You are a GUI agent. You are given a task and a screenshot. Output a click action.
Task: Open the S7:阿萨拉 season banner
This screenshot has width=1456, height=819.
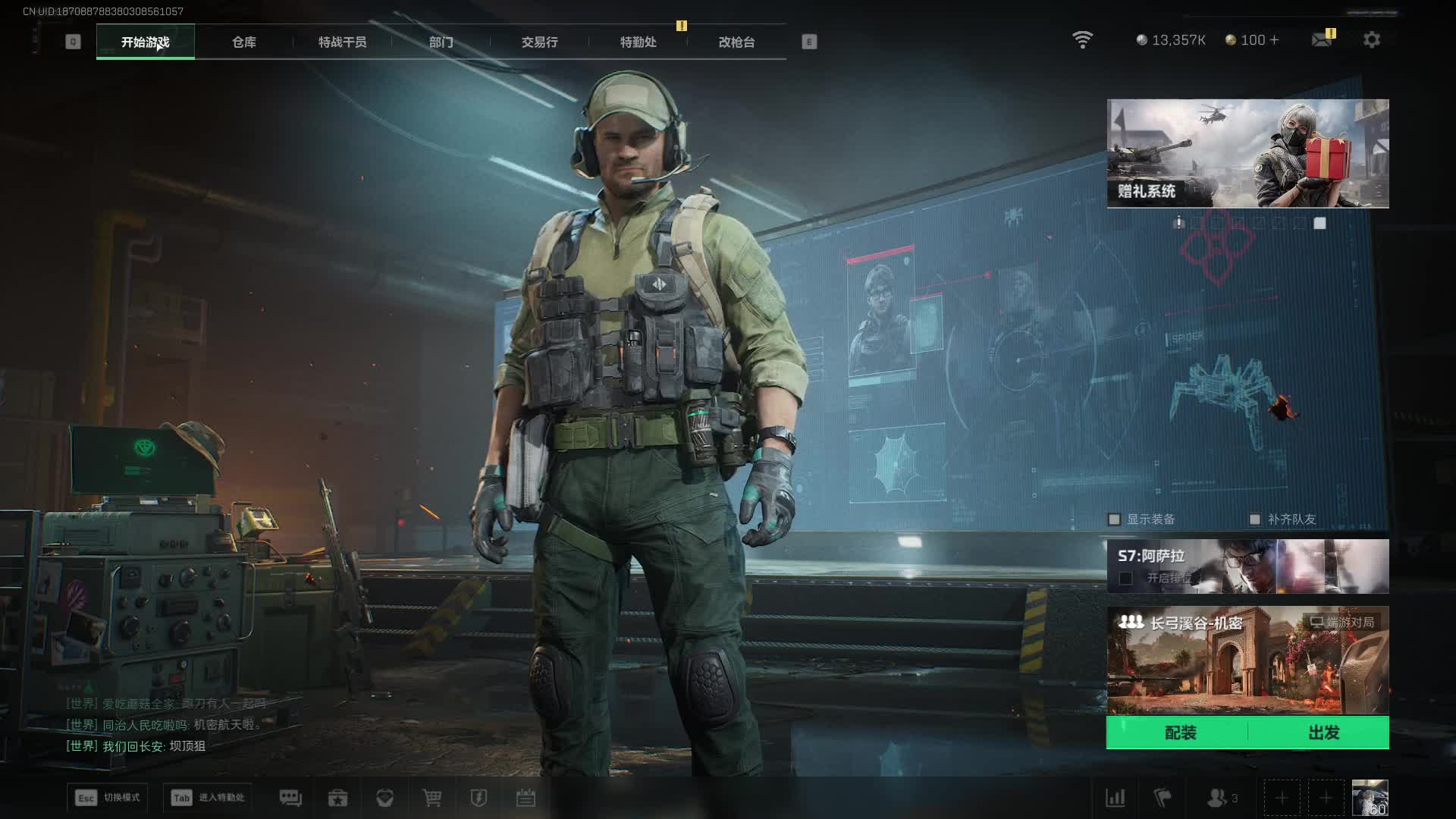1247,566
